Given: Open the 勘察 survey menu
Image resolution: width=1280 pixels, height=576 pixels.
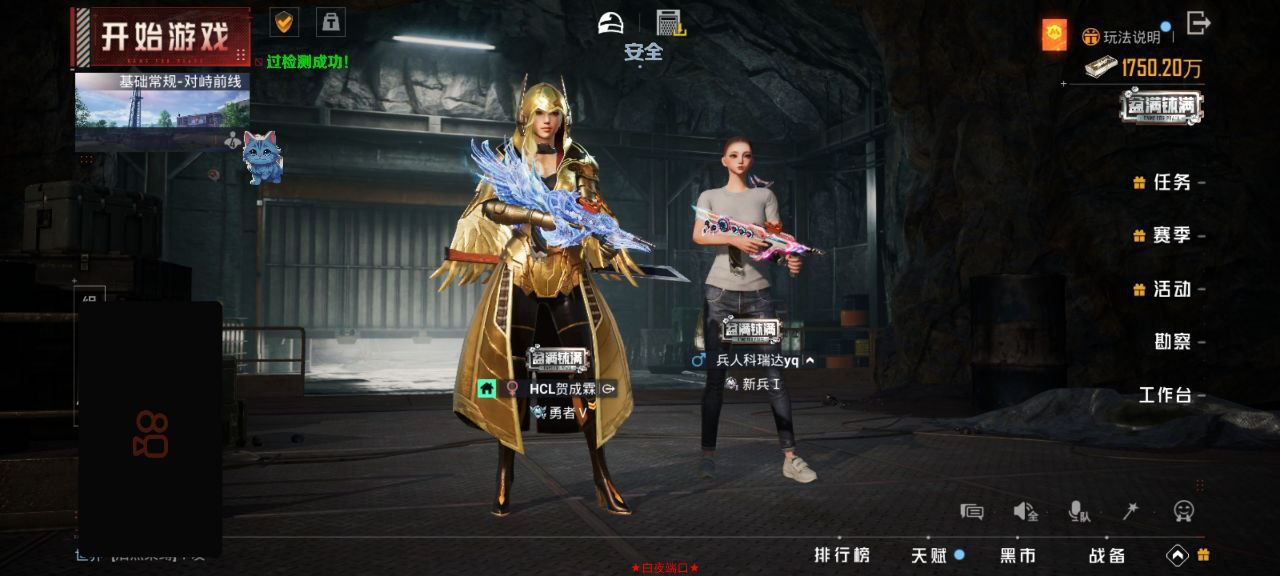Looking at the screenshot, I should (1173, 342).
